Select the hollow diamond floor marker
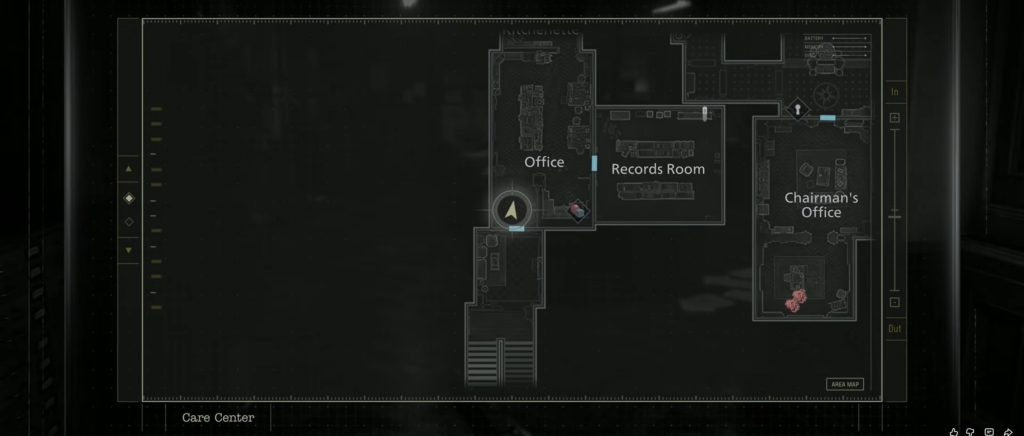The height and width of the screenshot is (436, 1024). click(128, 221)
